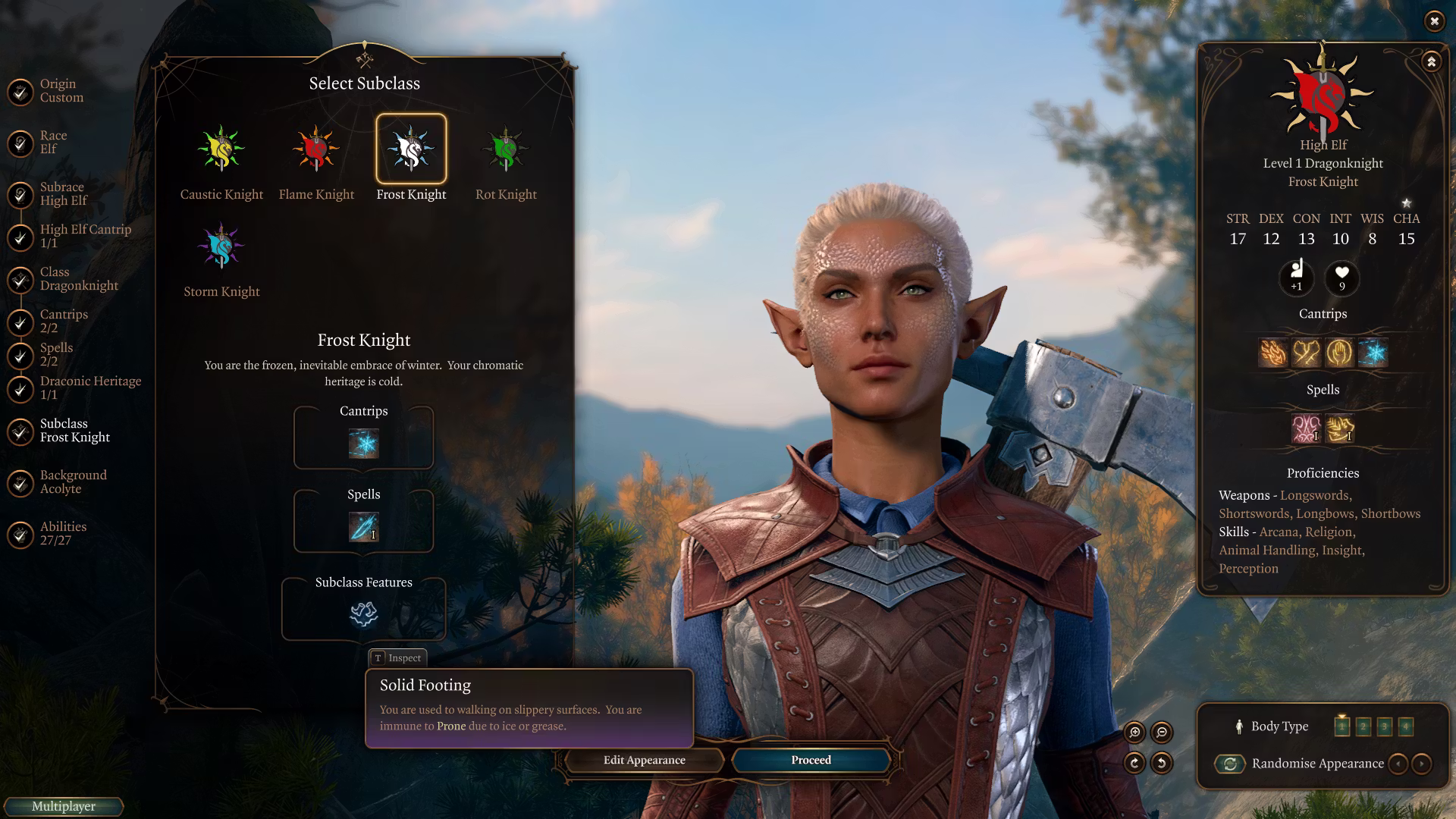Screen dimensions: 1456x819
Task: Click the Proceed button
Action: click(811, 760)
